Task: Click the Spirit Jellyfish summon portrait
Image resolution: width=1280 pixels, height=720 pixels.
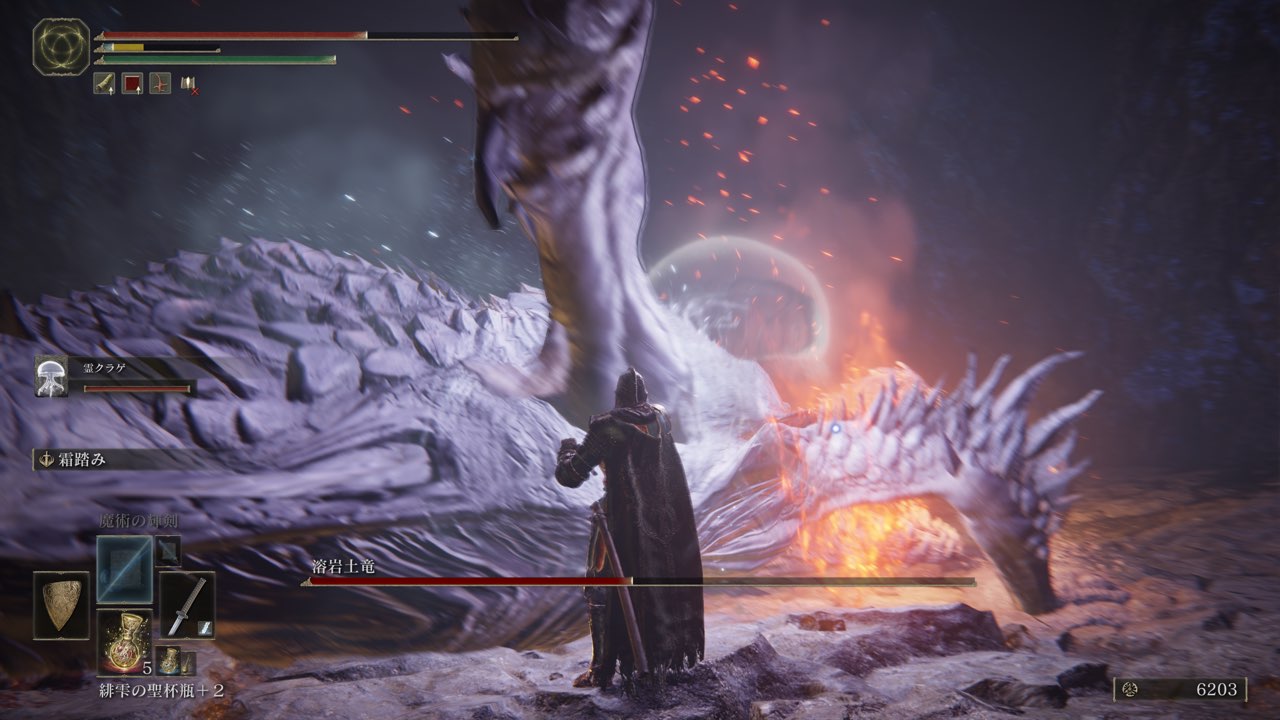Action: (51, 377)
